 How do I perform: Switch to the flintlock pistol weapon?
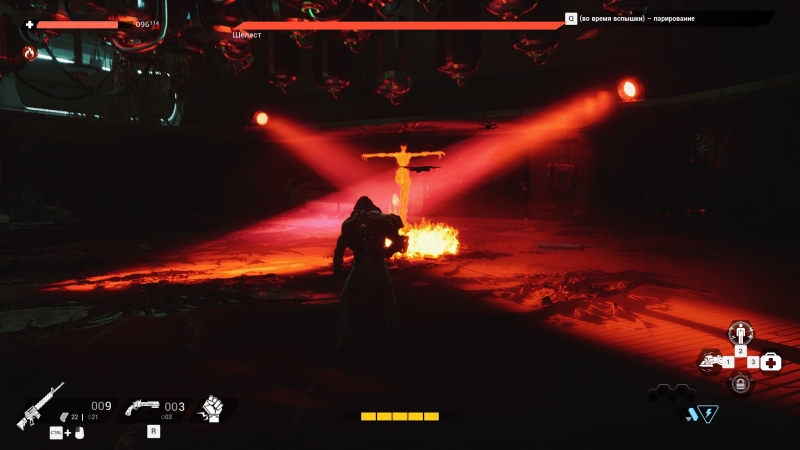point(142,407)
